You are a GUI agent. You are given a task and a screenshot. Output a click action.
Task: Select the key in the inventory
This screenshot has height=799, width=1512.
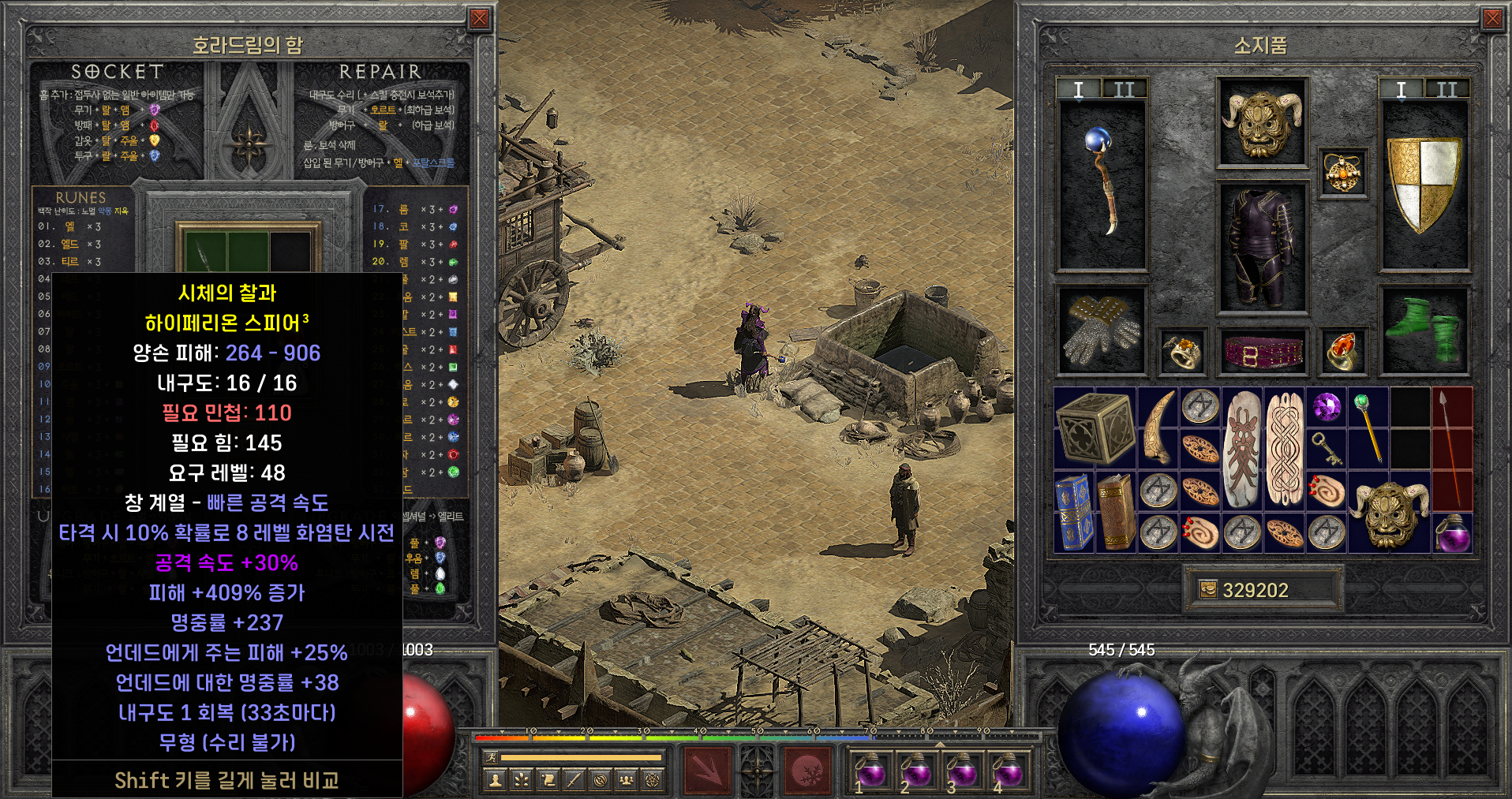point(1327,448)
